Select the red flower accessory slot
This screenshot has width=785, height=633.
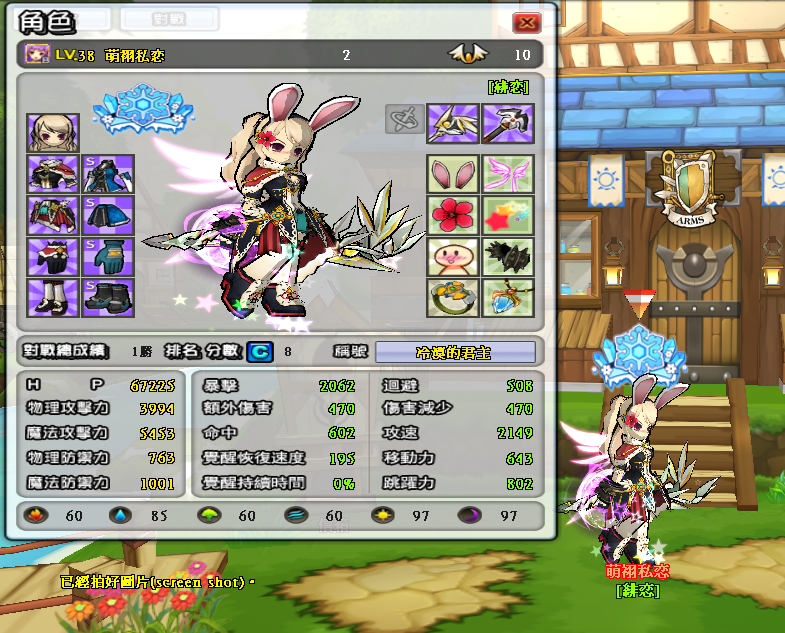coord(452,215)
